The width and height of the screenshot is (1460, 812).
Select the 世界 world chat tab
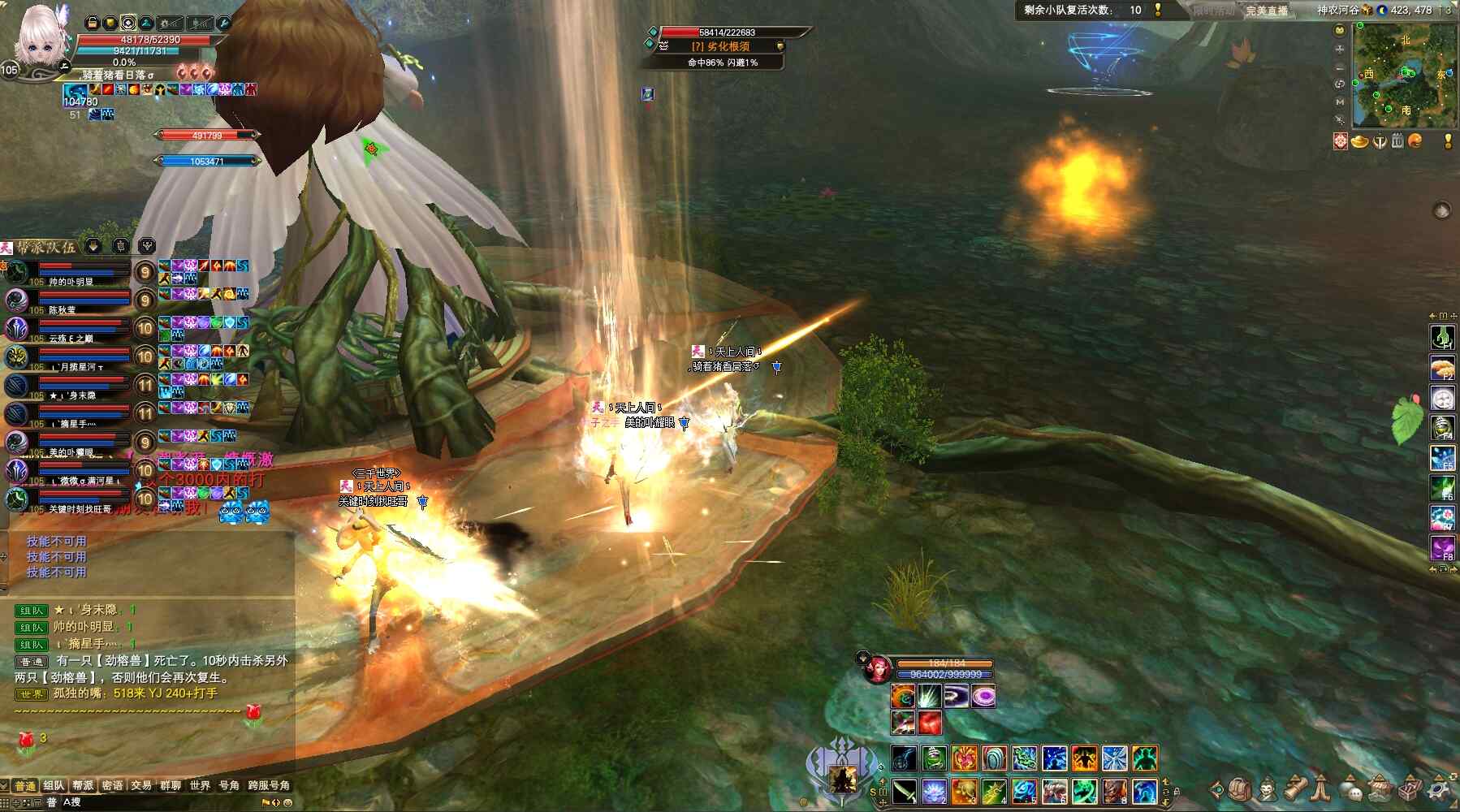point(200,785)
